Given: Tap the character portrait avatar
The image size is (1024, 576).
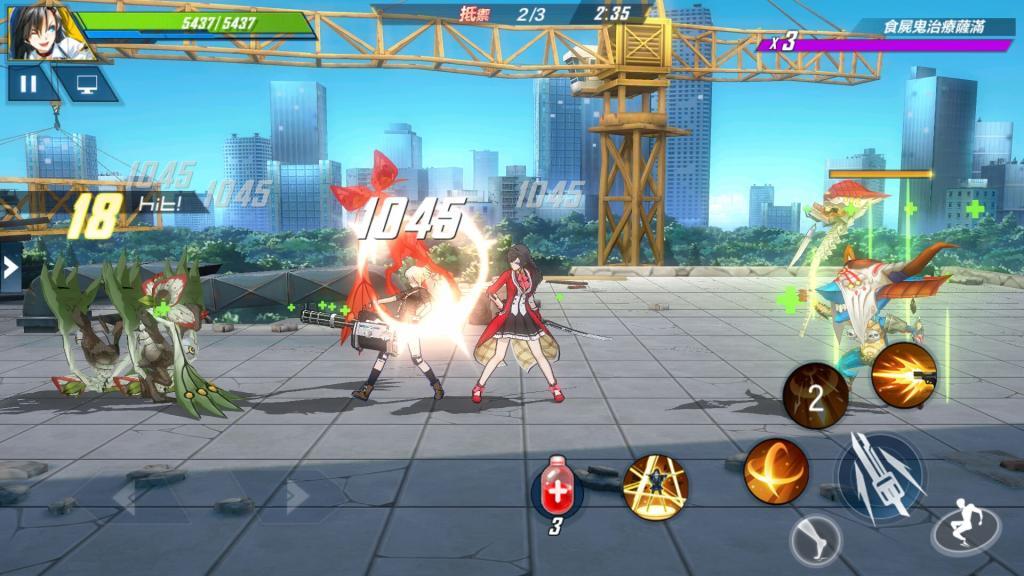Looking at the screenshot, I should click(x=40, y=31).
